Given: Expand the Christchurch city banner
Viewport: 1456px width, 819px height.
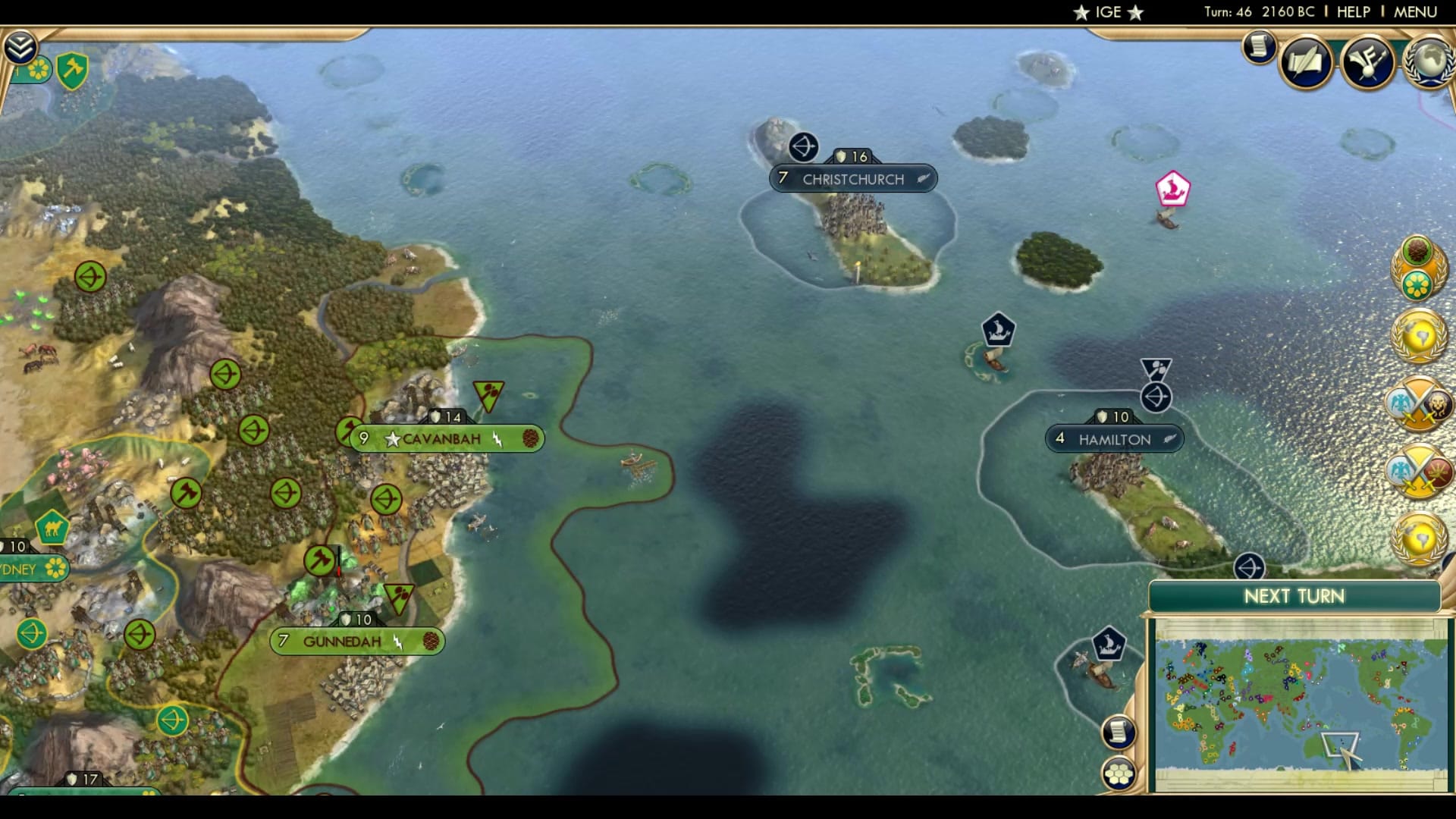Looking at the screenshot, I should (x=852, y=179).
